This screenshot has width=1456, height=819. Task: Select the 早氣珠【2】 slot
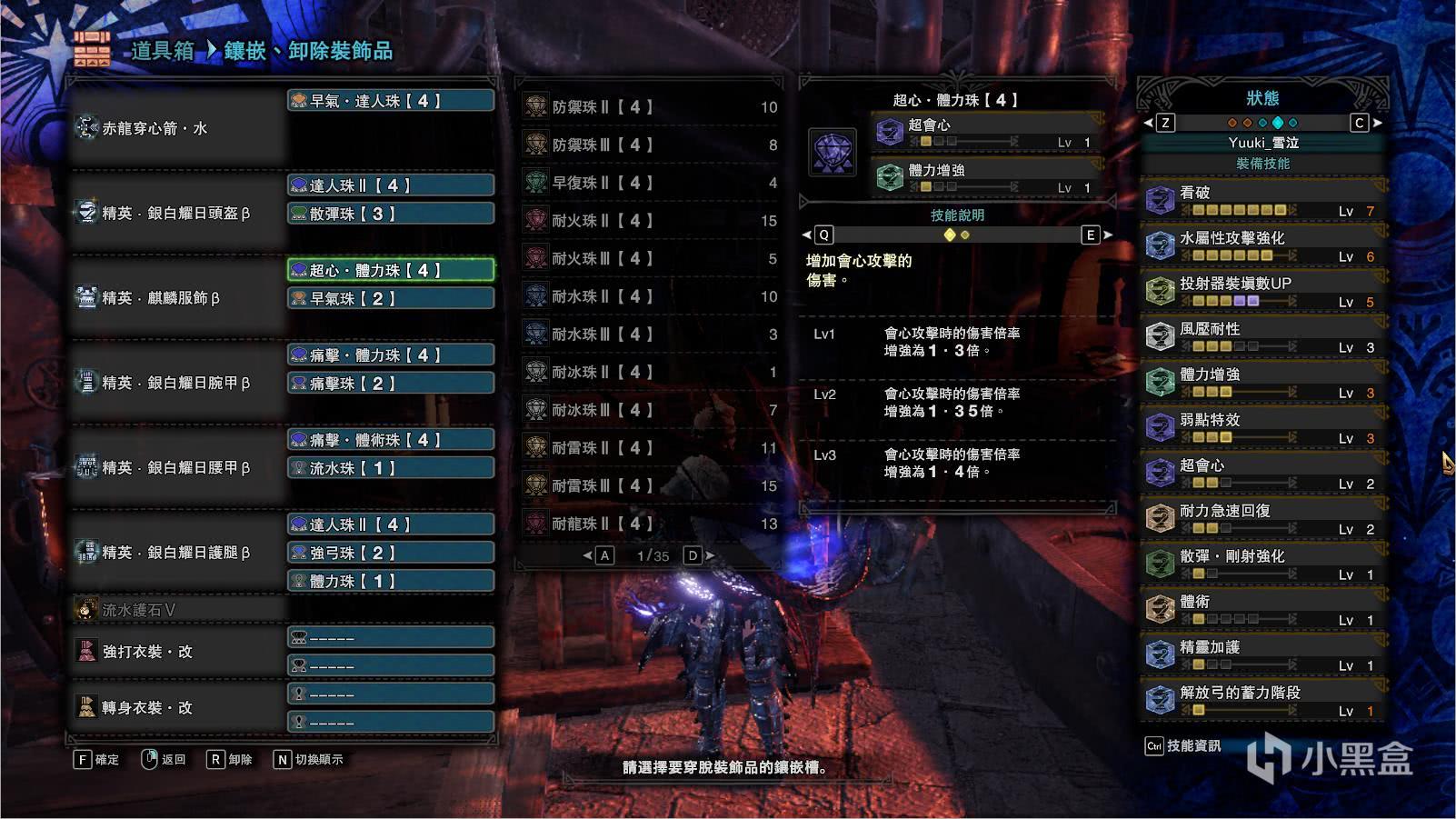pos(391,298)
